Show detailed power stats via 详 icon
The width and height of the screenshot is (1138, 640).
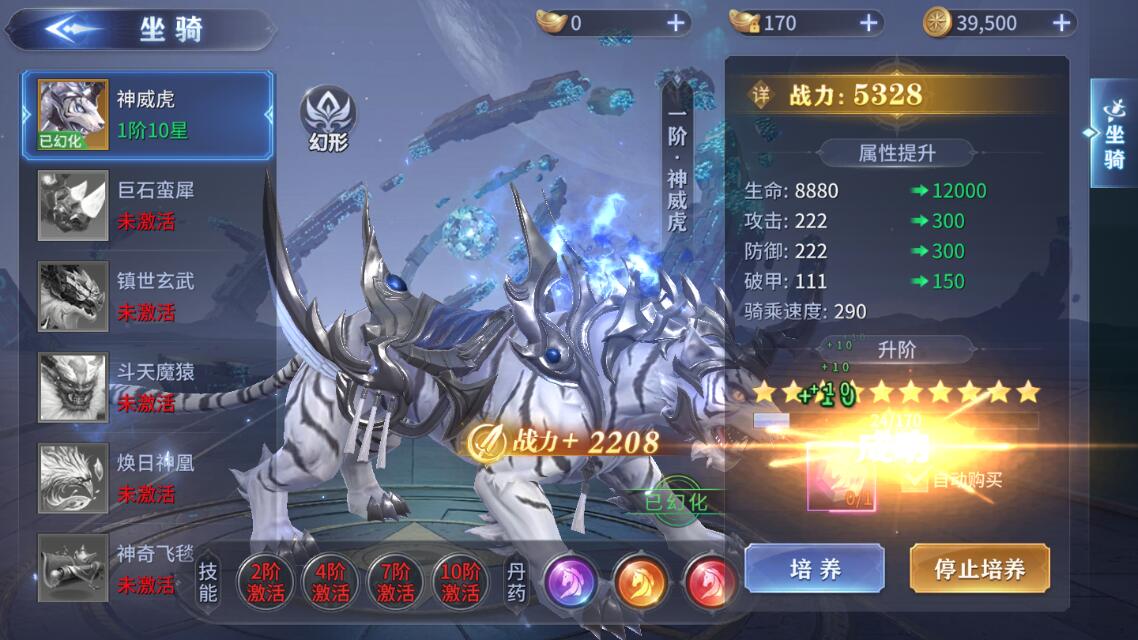pyautogui.click(x=763, y=95)
